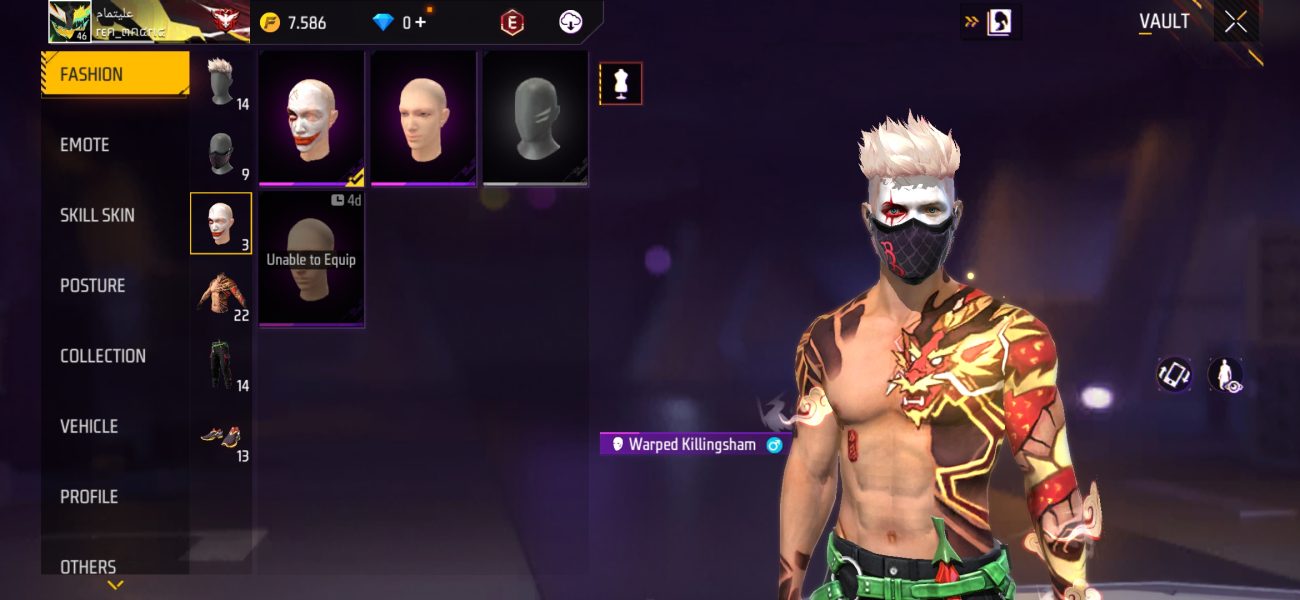Open the shoes subcategory icon
The image size is (1300, 600).
(221, 436)
